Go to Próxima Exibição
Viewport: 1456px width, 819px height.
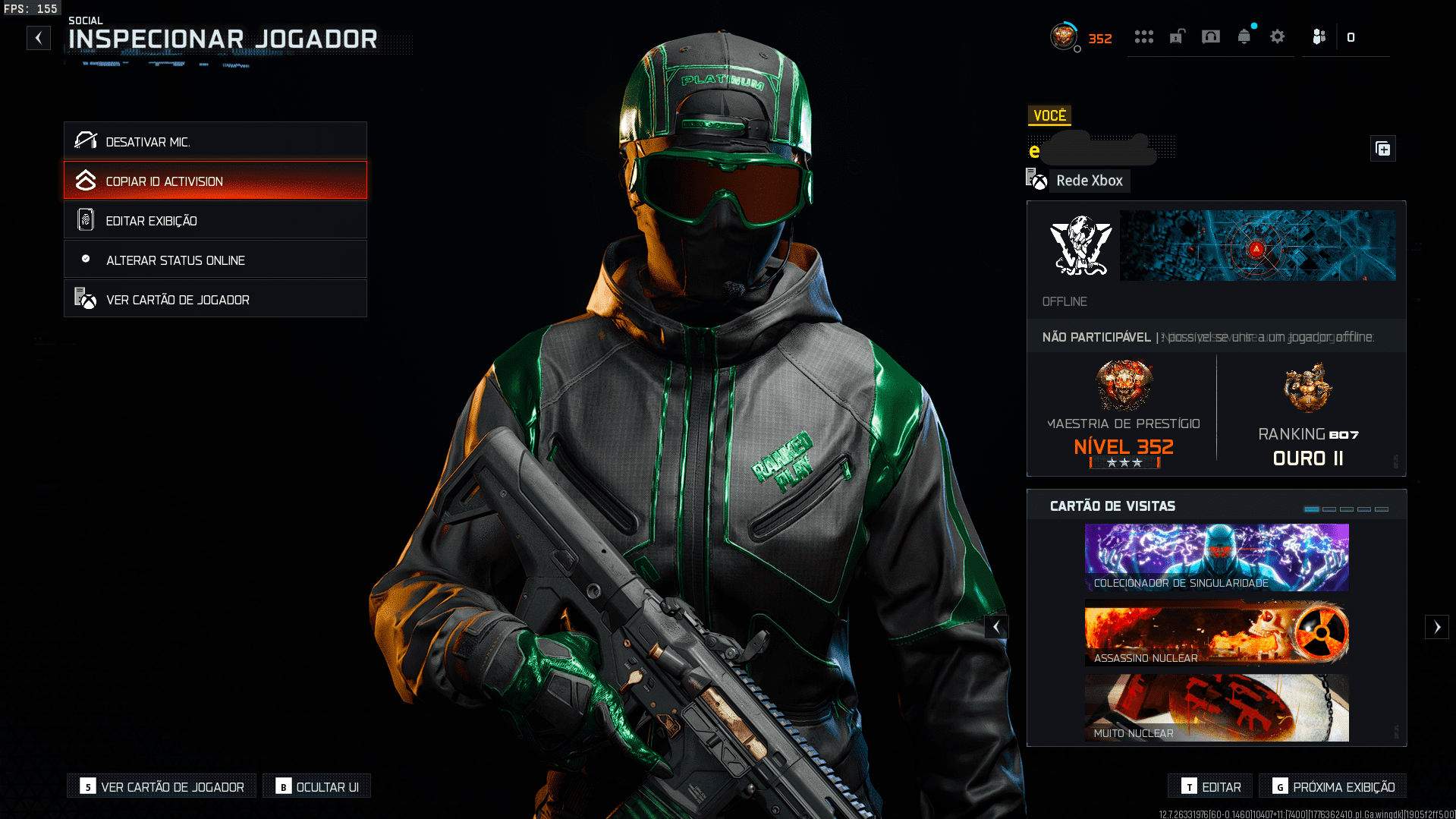pos(1333,786)
